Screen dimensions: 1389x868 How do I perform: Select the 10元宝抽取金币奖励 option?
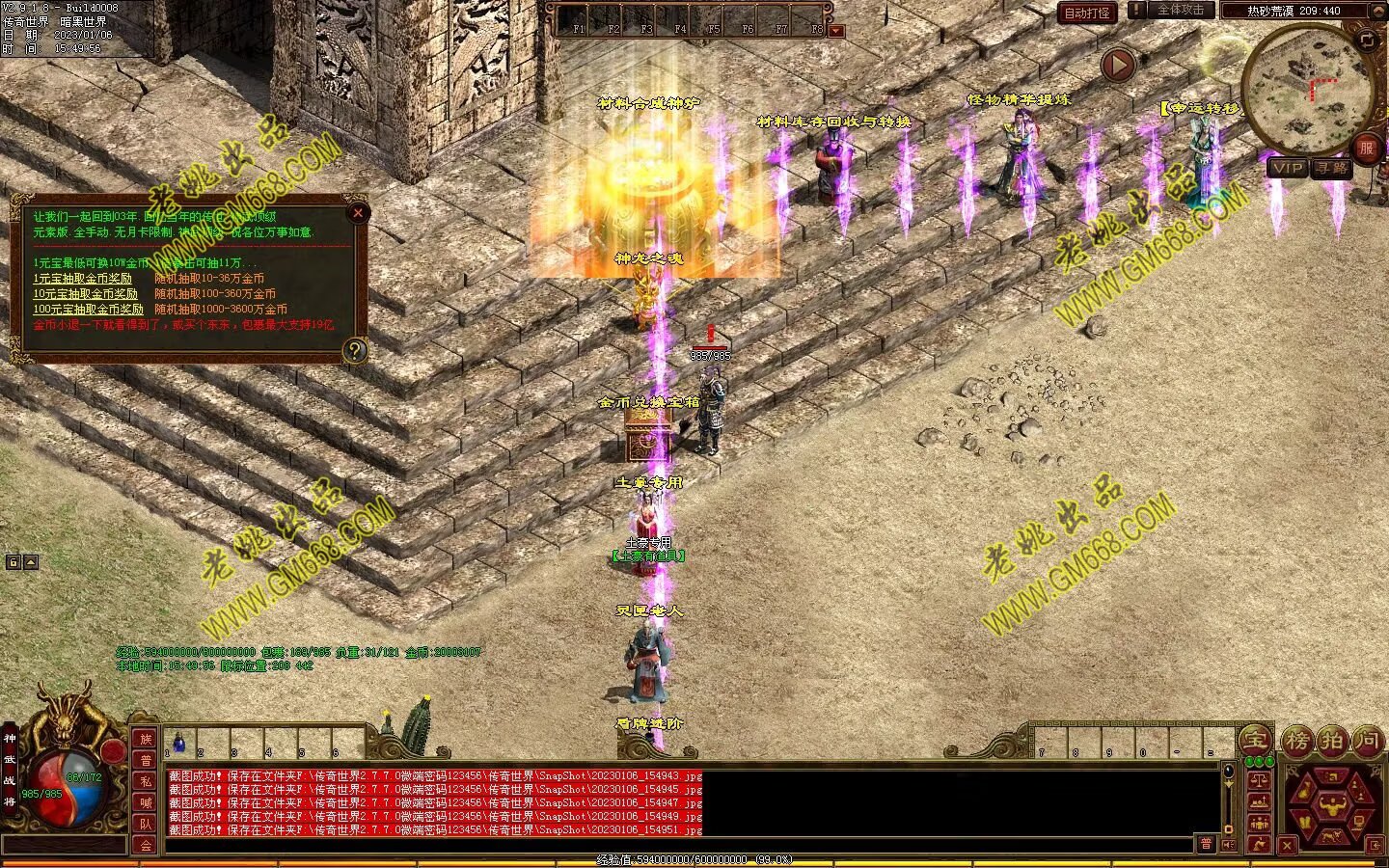tap(85, 294)
